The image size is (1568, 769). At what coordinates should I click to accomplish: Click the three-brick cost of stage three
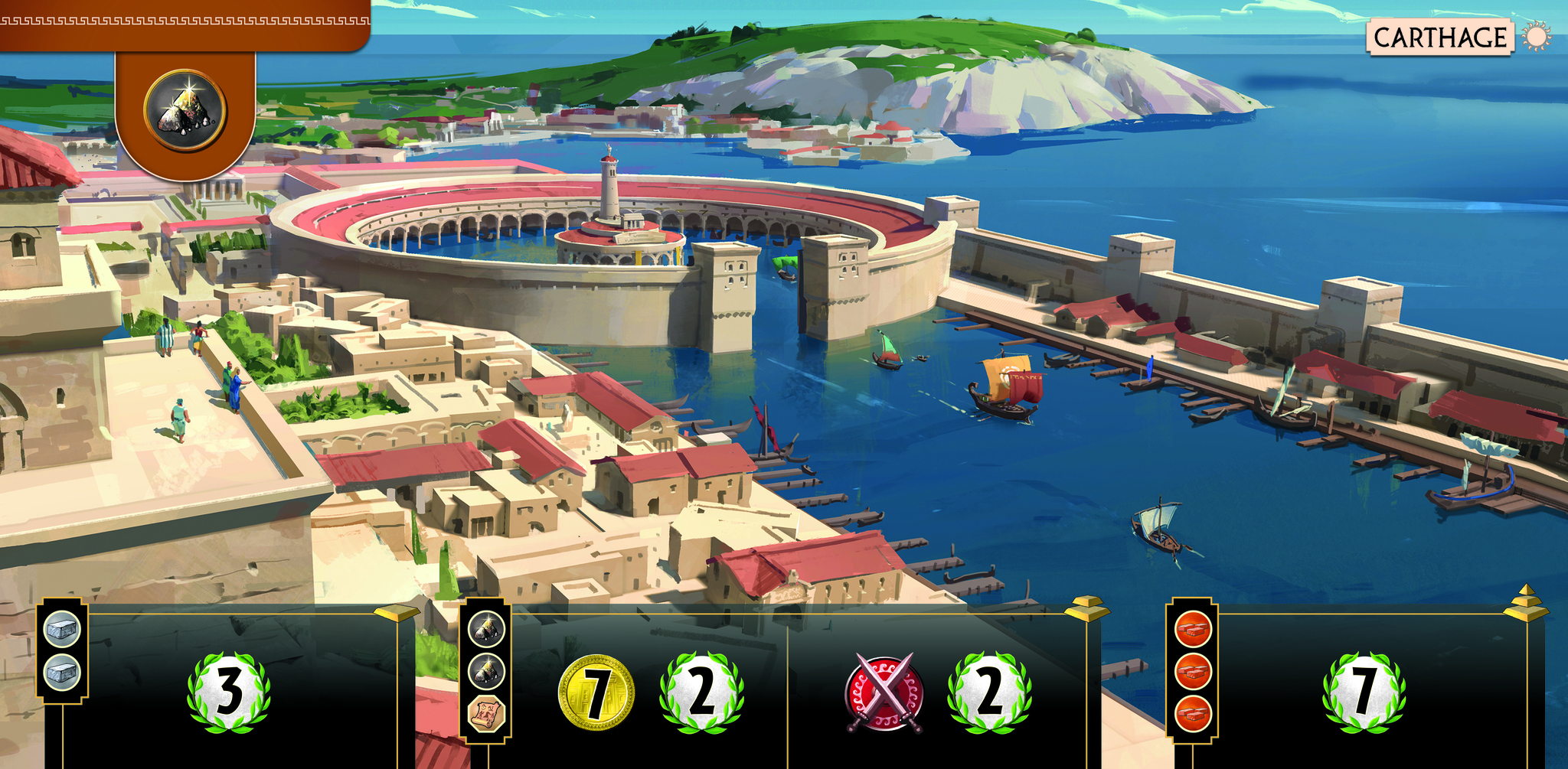1192,671
